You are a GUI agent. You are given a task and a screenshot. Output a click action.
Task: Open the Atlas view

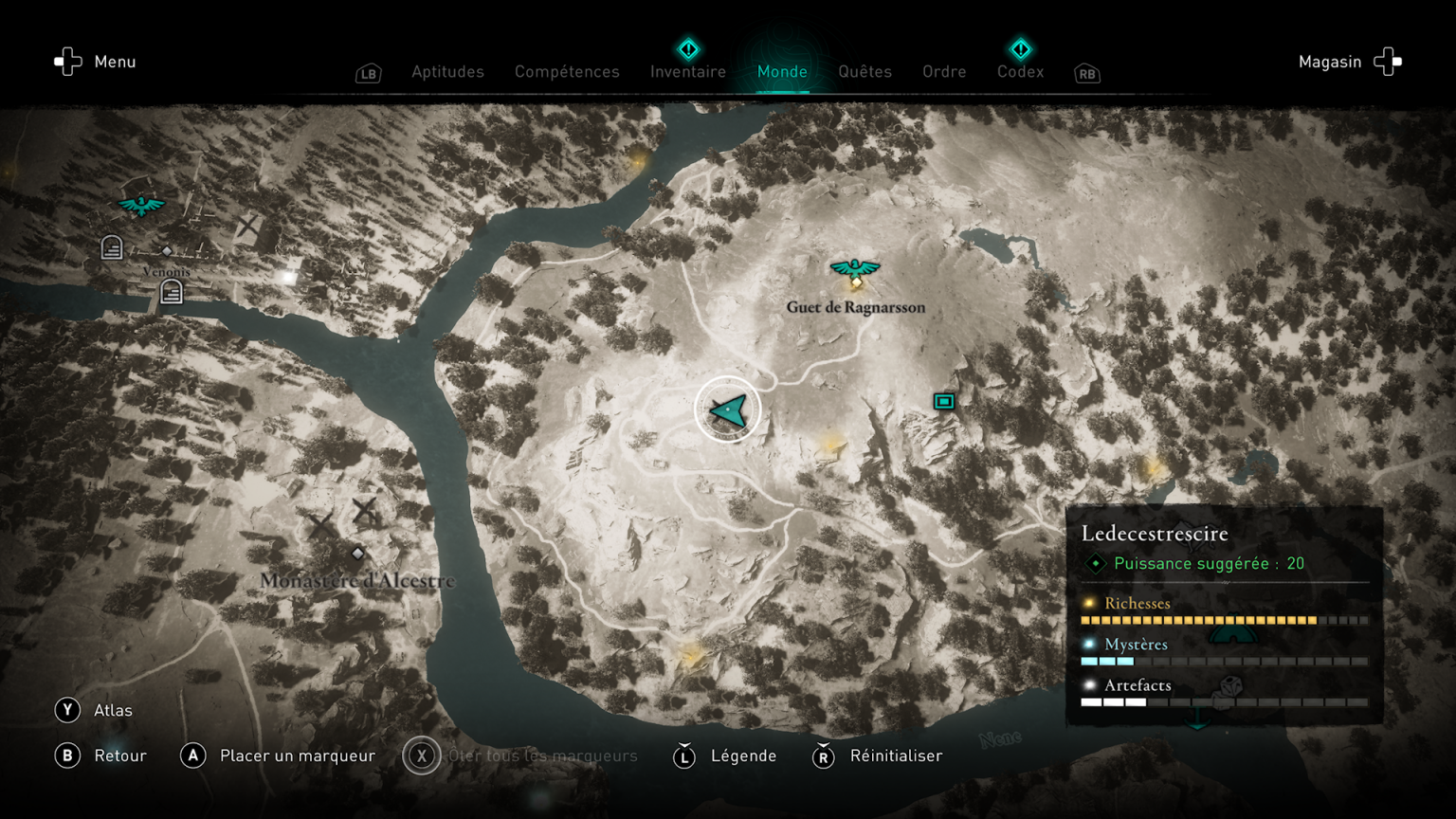point(94,710)
